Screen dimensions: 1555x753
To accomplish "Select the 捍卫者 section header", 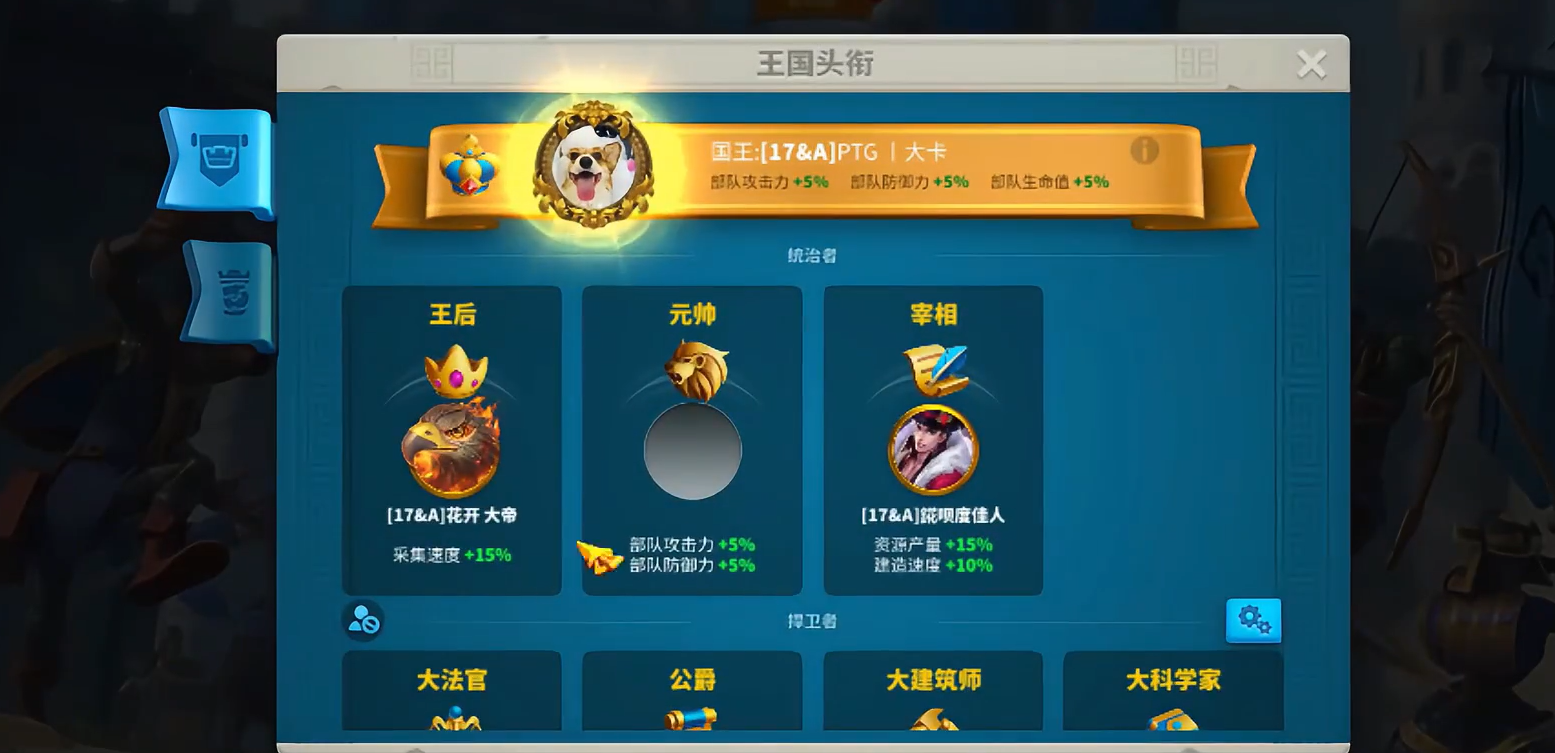I will click(812, 620).
